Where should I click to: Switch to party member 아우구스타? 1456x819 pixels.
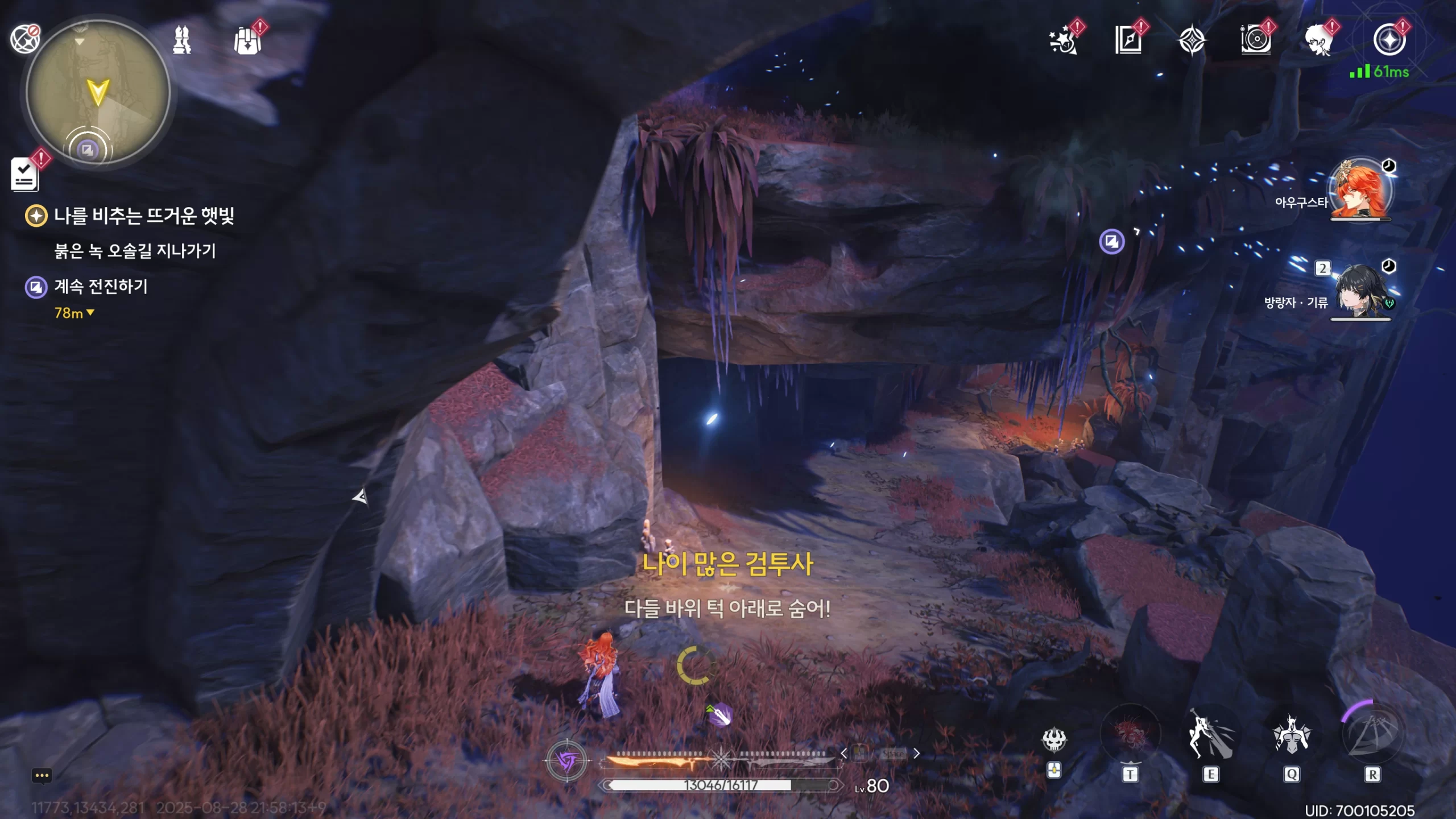pos(1360,190)
